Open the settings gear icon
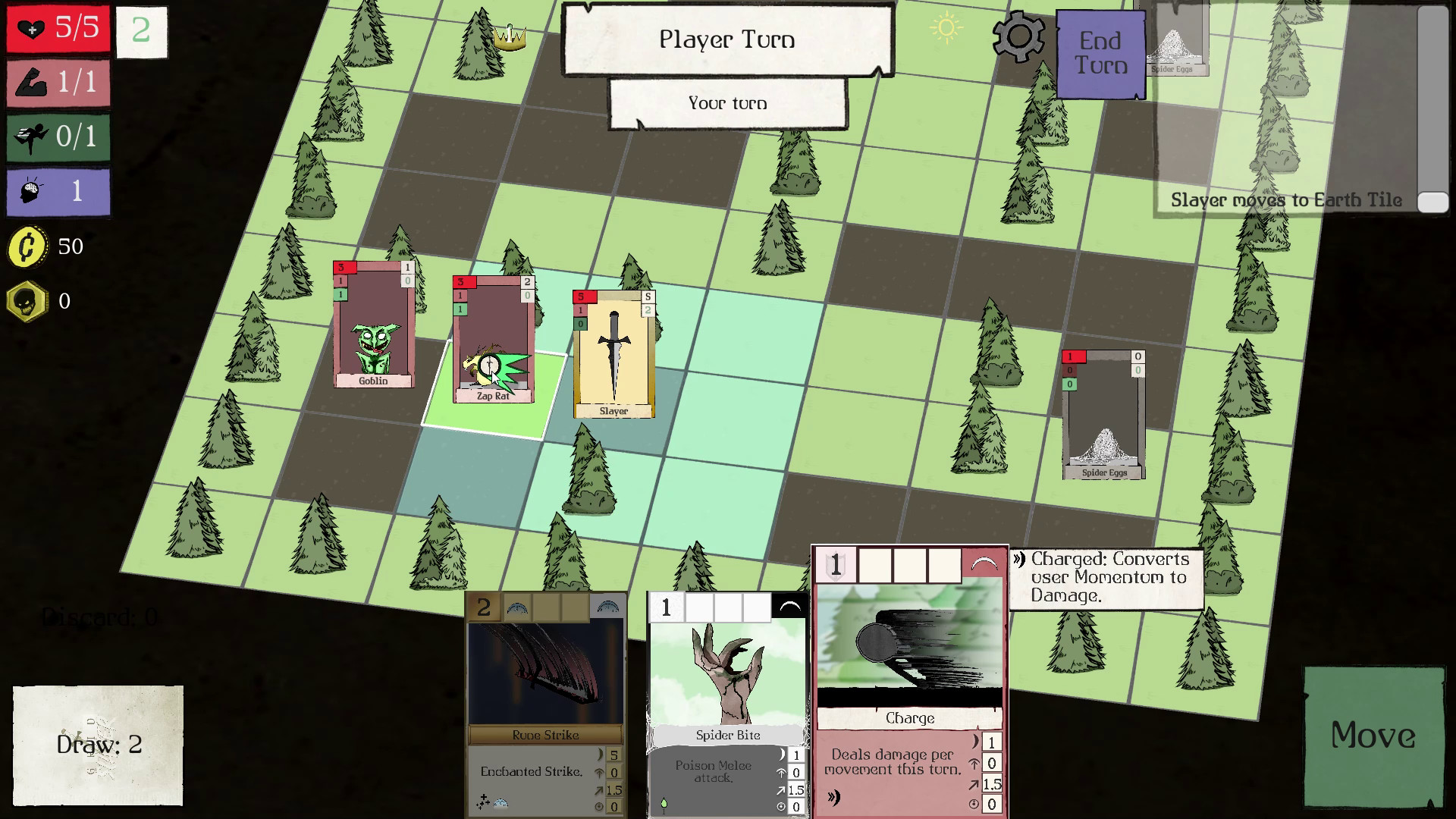The image size is (1456, 819). [x=1019, y=35]
